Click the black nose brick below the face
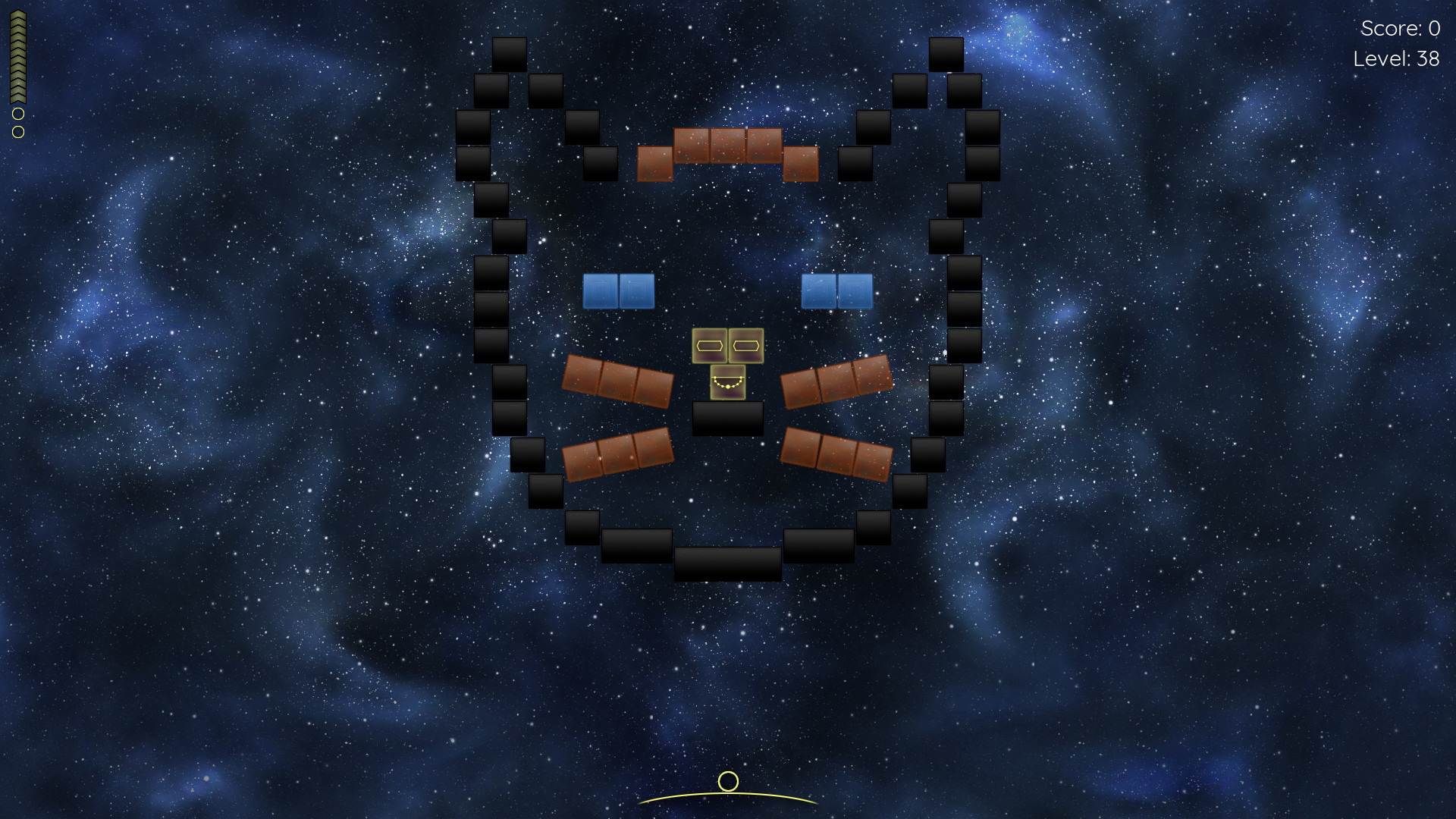 click(727, 416)
